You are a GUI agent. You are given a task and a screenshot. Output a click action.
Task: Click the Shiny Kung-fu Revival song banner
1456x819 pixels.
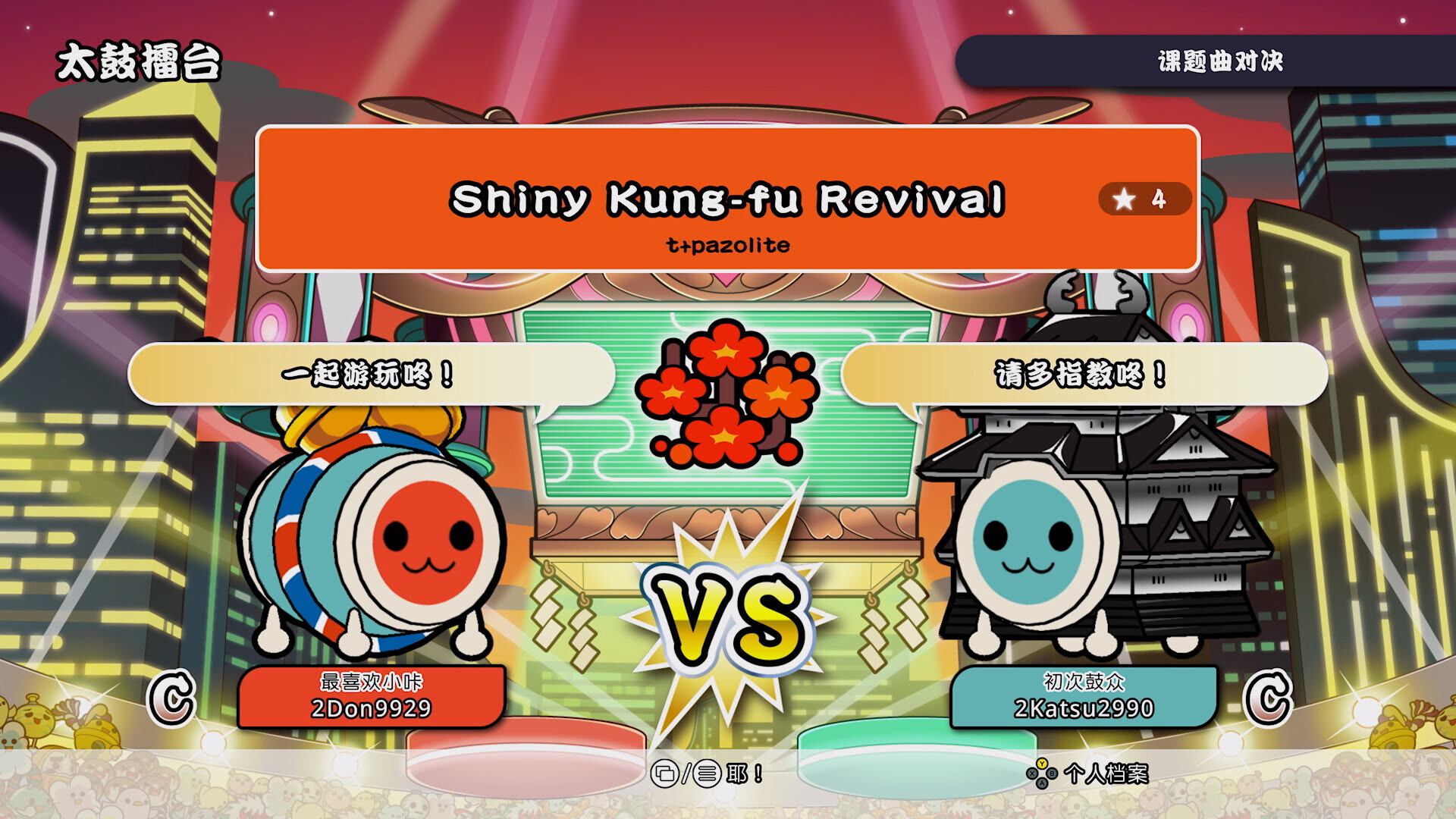(728, 197)
